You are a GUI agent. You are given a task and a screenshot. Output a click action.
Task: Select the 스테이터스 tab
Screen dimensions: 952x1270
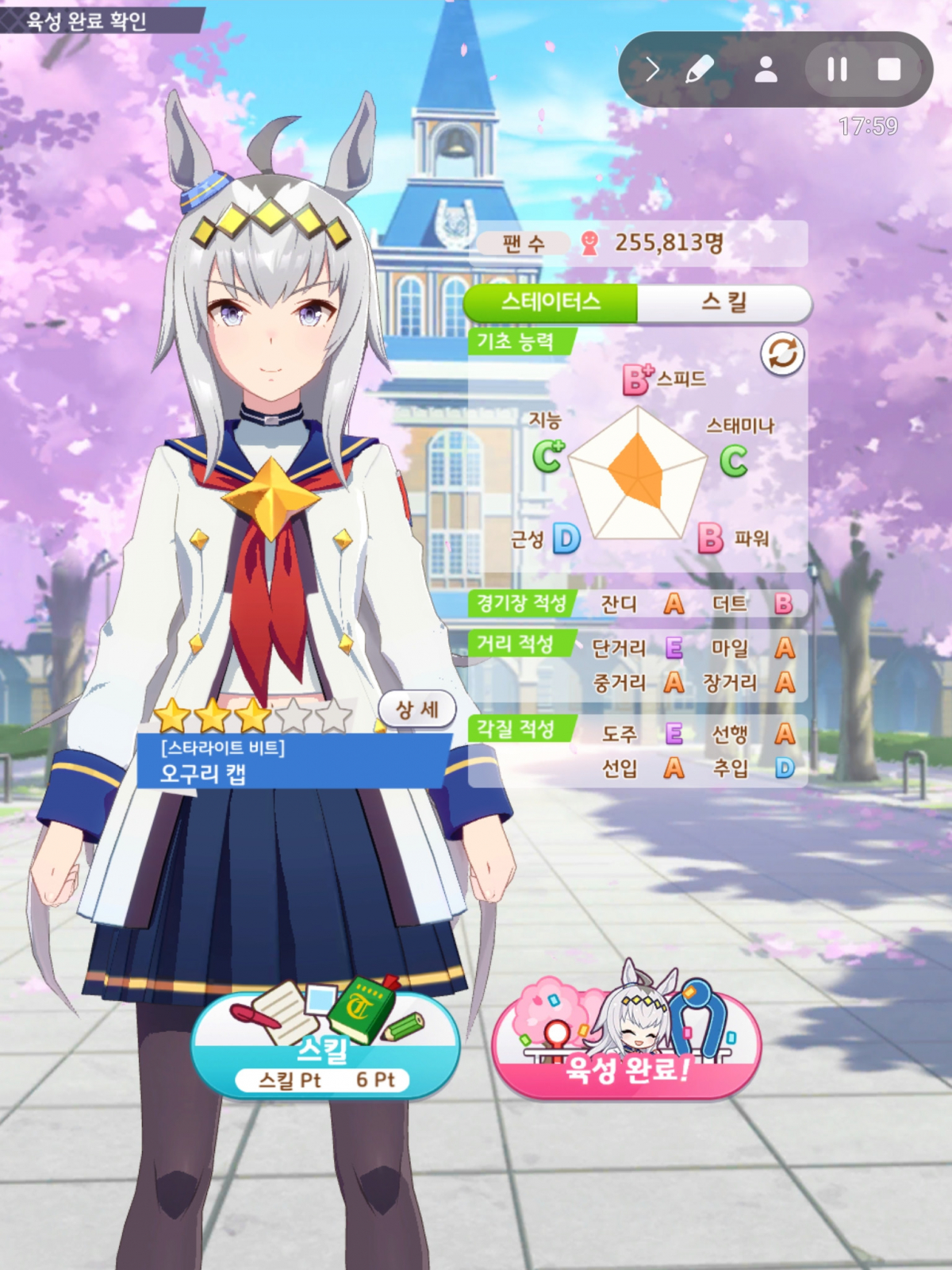551,302
